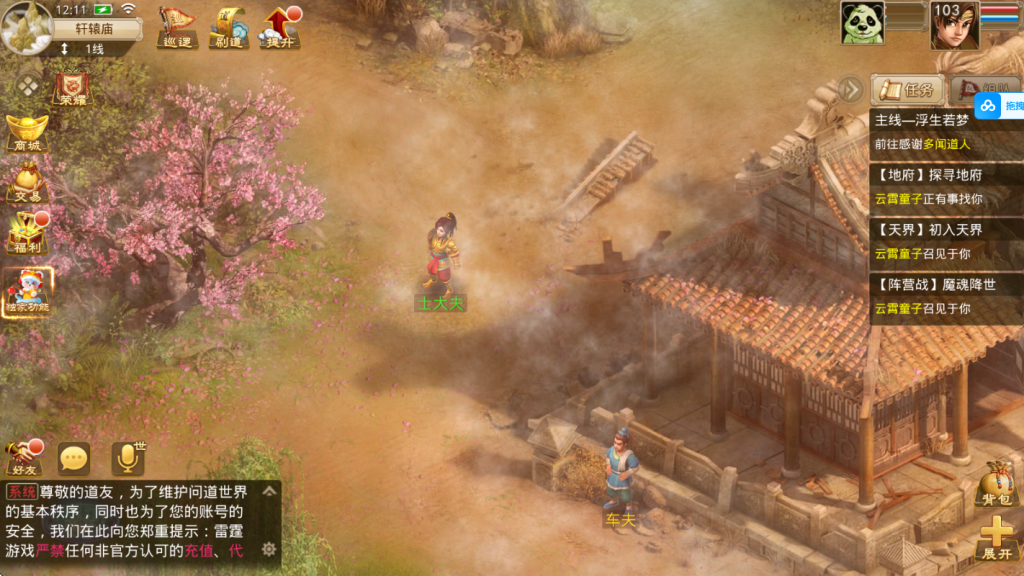The height and width of the screenshot is (576, 1024).
Task: Open the 福利 treasure chest rewards
Action: coord(26,236)
